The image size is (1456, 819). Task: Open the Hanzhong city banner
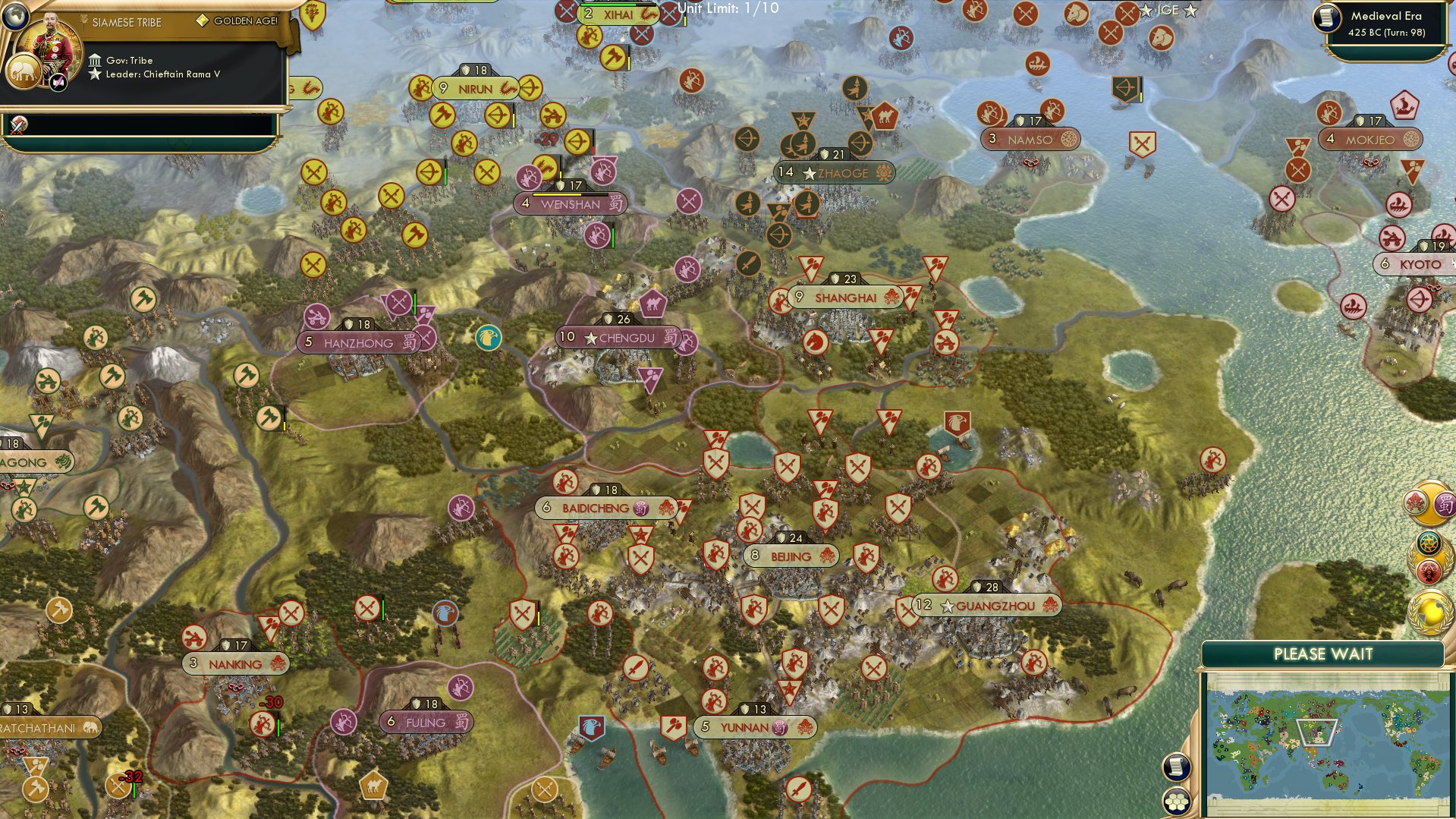[358, 343]
